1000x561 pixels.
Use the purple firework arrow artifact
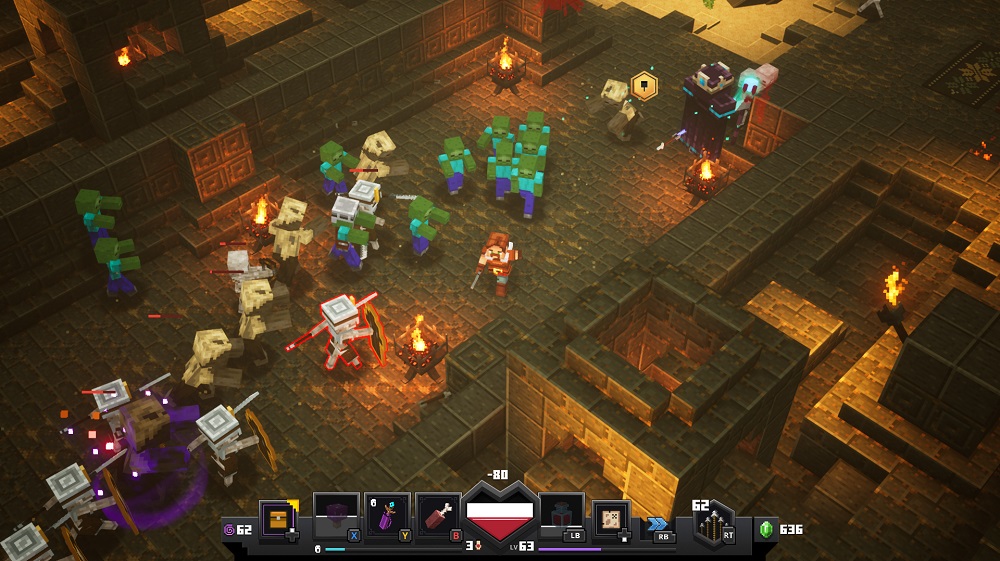387,517
